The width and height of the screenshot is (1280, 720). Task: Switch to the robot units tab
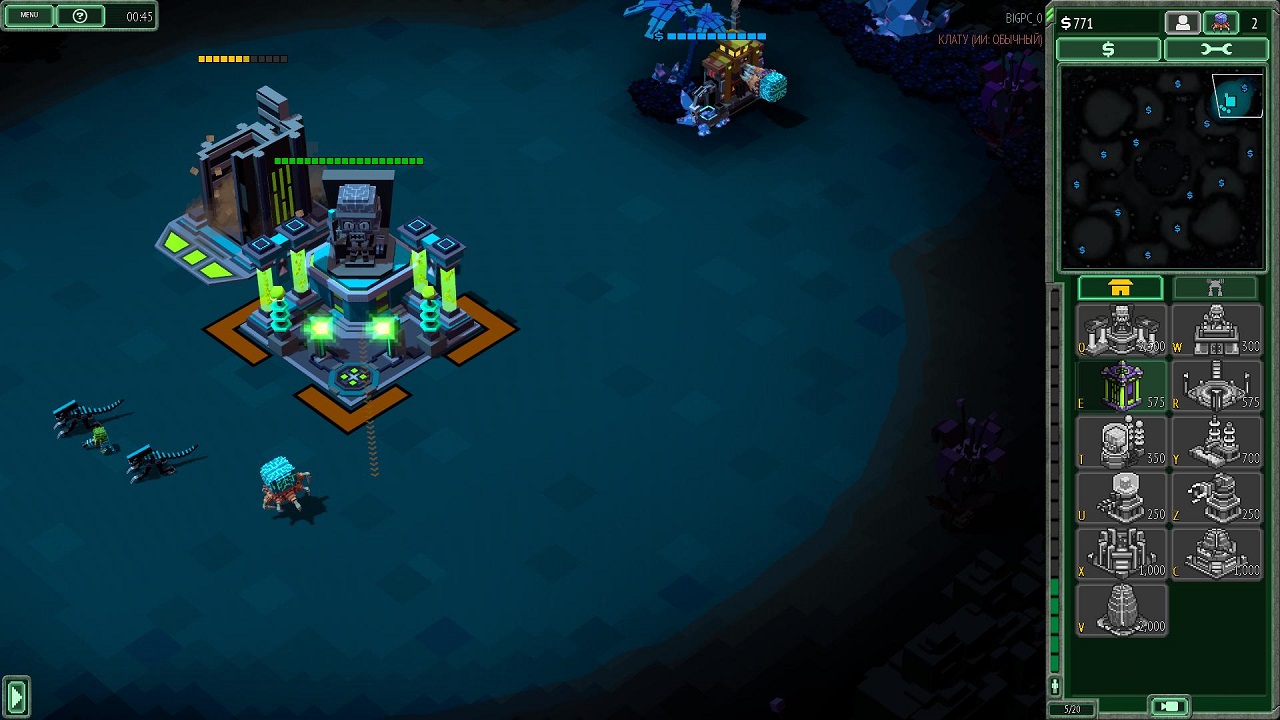coord(1215,288)
